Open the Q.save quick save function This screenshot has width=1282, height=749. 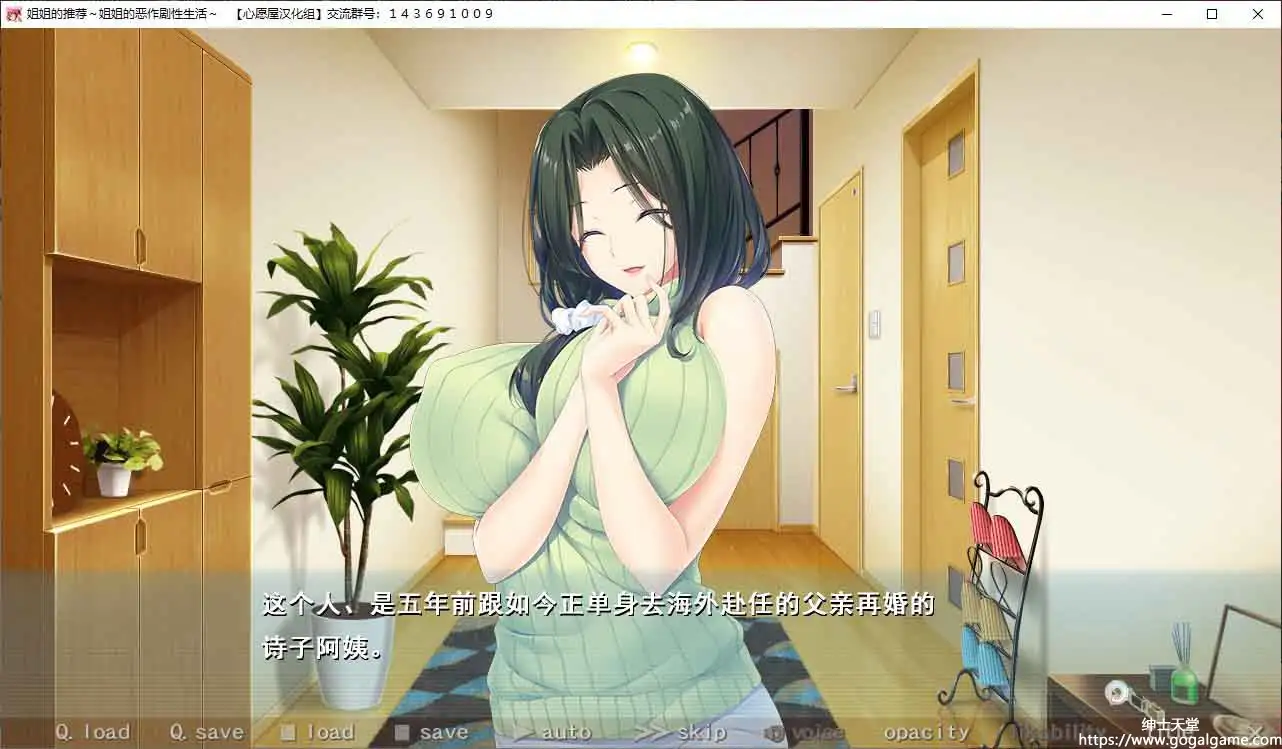click(x=208, y=731)
